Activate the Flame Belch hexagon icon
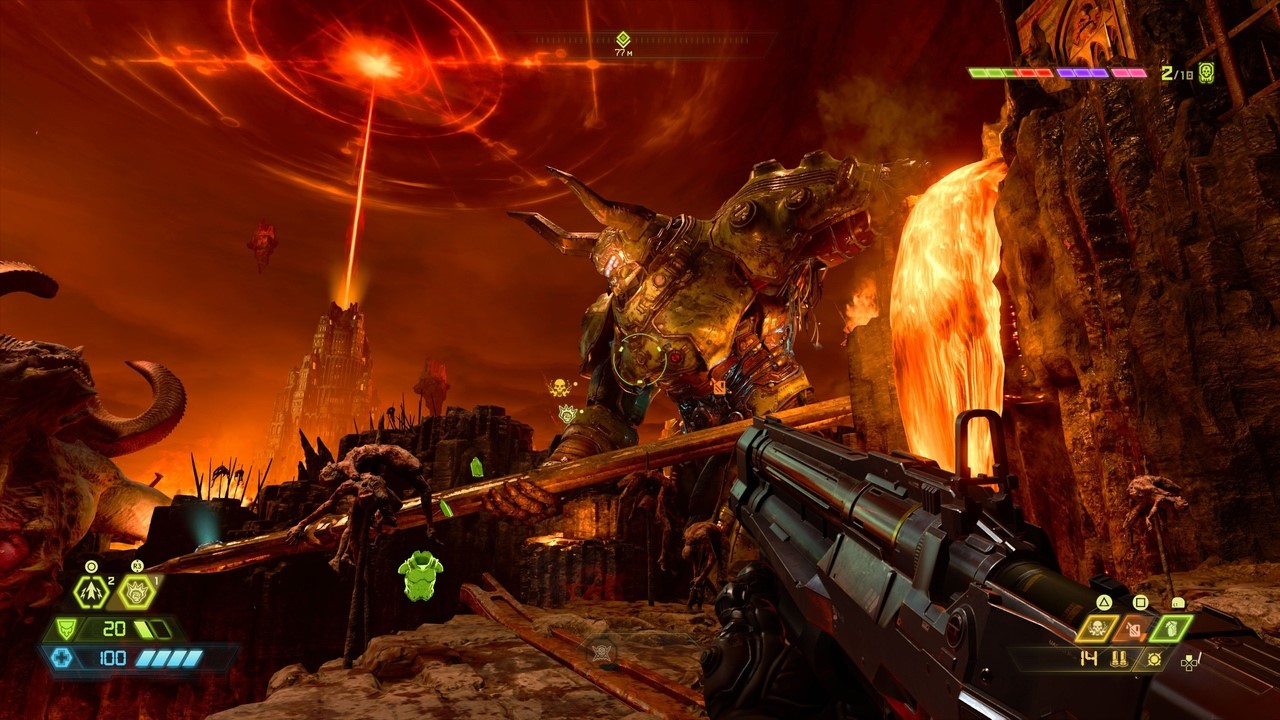Image resolution: width=1280 pixels, height=720 pixels. click(x=136, y=592)
